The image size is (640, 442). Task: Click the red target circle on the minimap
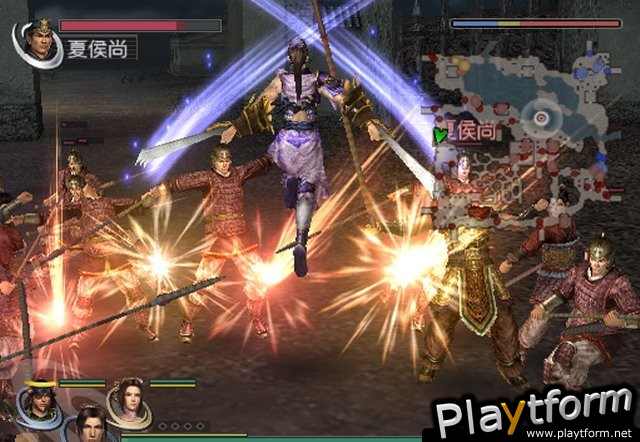pyautogui.click(x=541, y=117)
